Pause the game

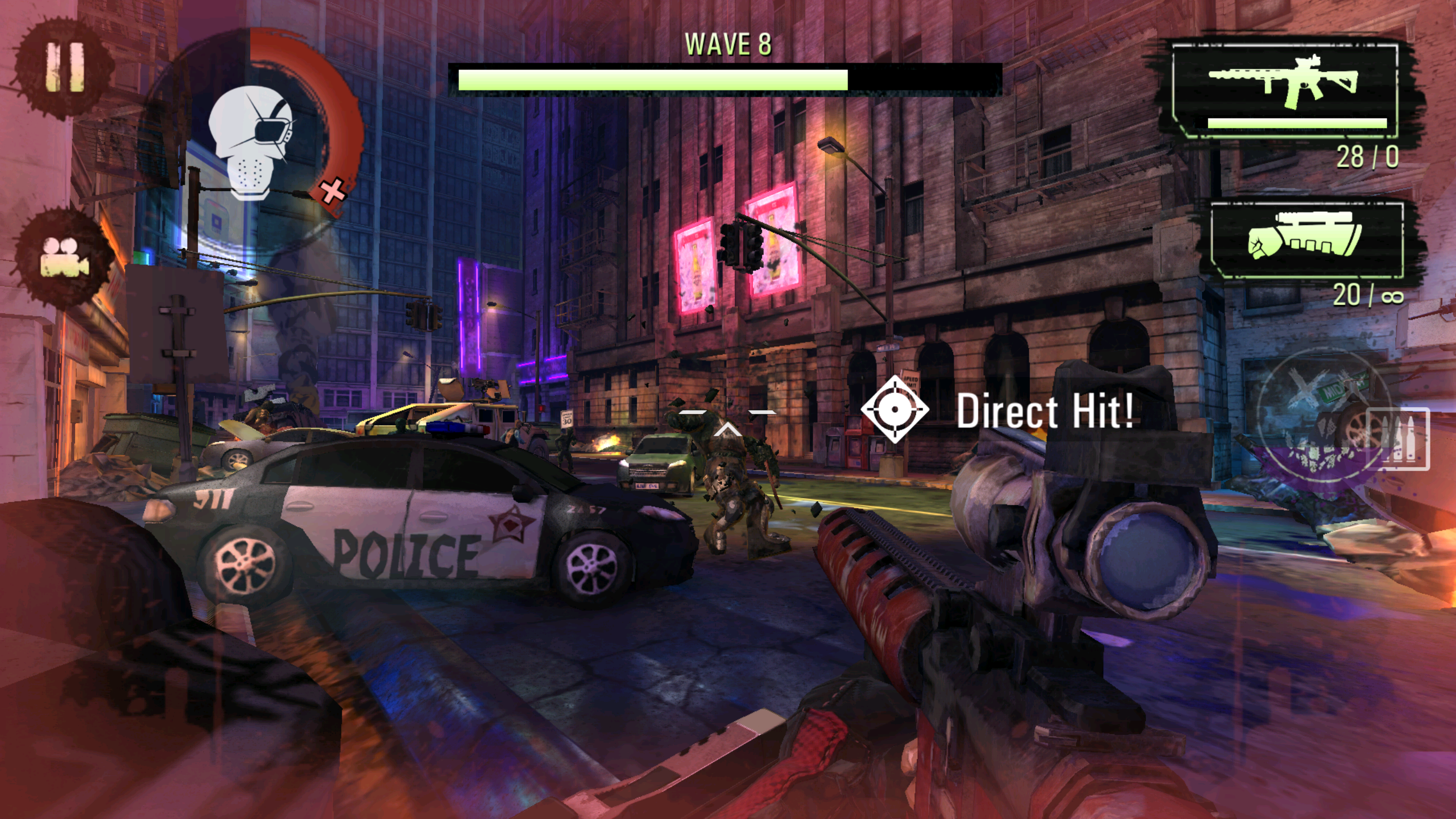65,68
